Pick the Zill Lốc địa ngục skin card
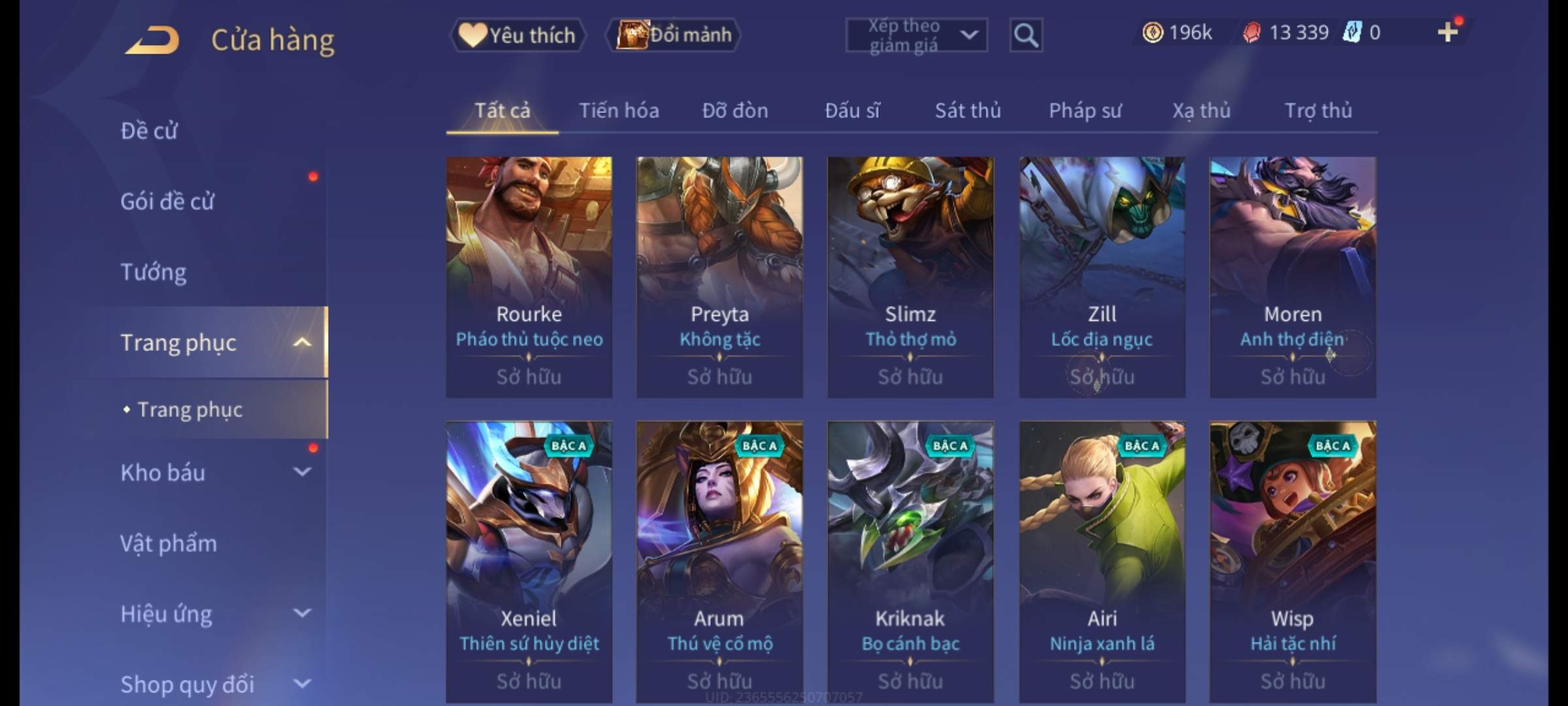Viewport: 1568px width, 706px height. tap(1102, 277)
